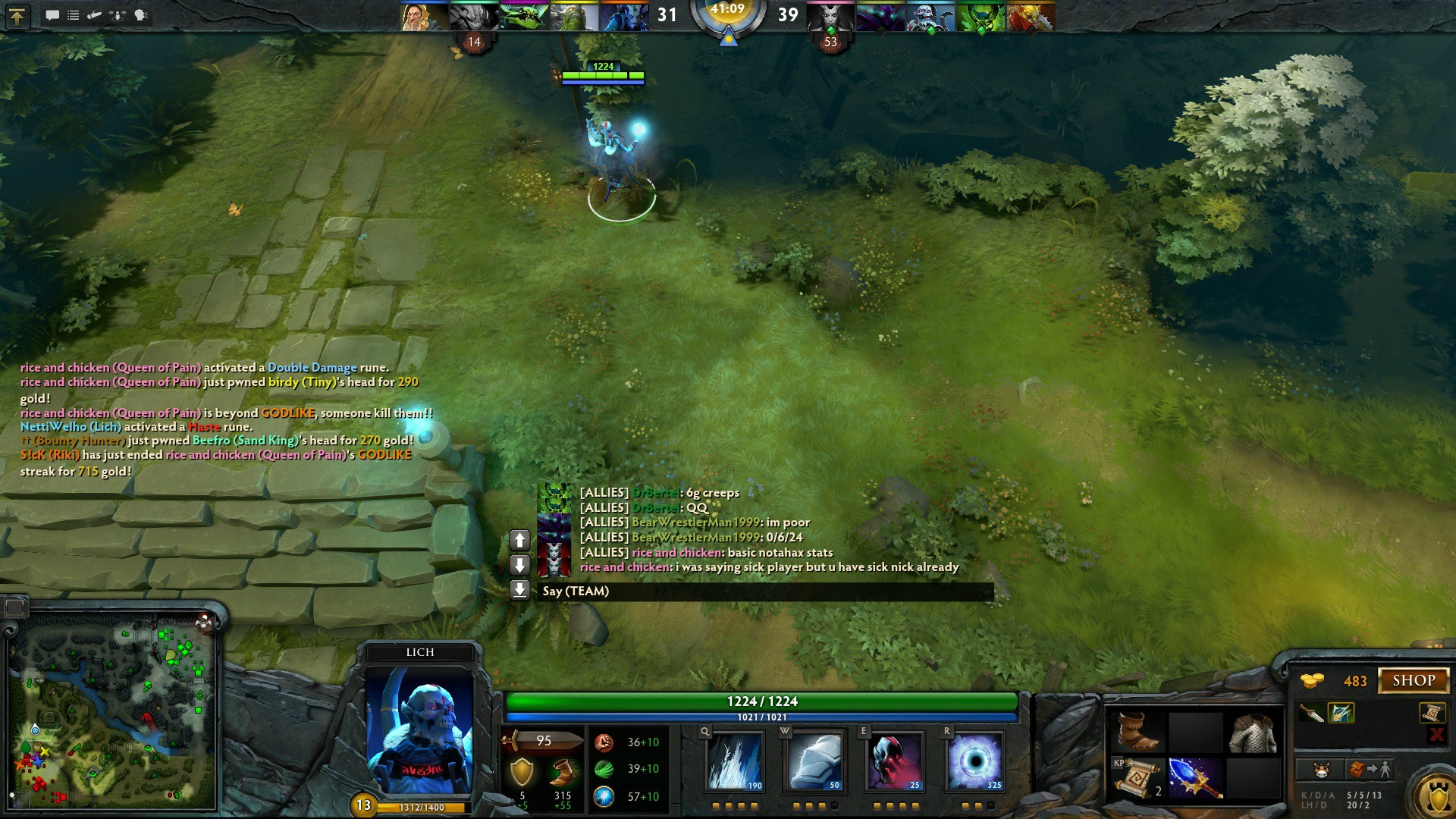Select the brown boots inventory item
Image resolution: width=1456 pixels, height=819 pixels.
click(1137, 732)
